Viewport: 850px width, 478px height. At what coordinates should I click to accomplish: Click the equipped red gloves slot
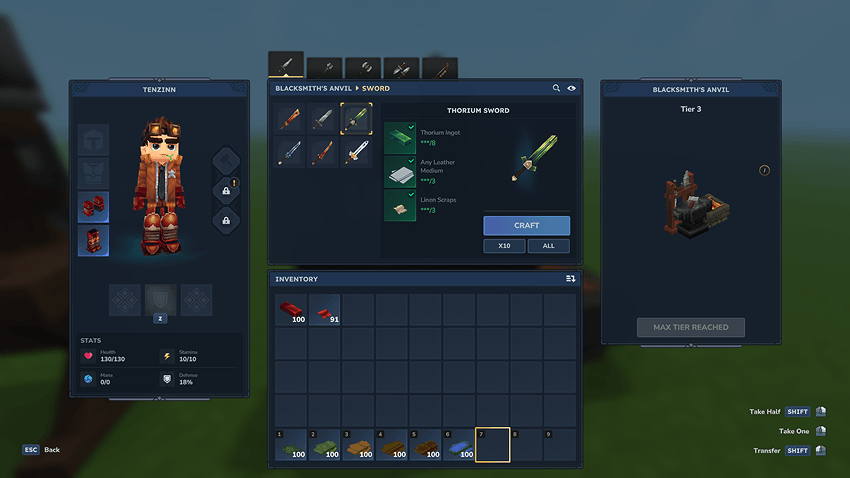[94, 207]
